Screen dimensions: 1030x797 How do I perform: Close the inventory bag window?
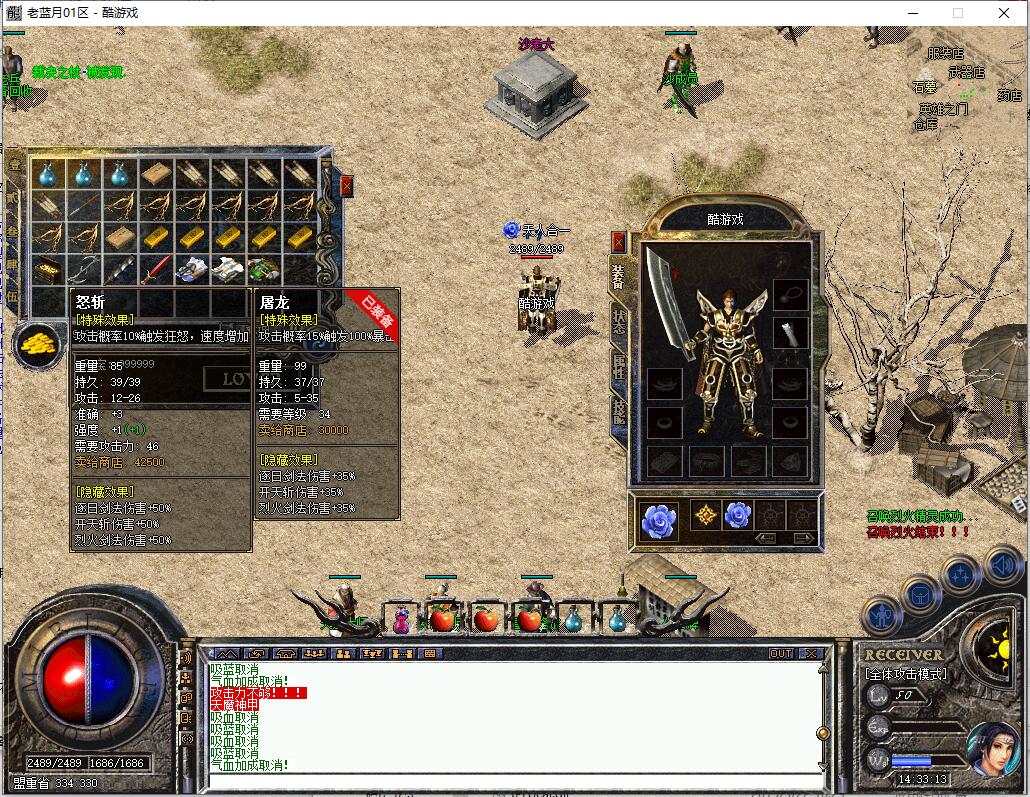coord(346,185)
